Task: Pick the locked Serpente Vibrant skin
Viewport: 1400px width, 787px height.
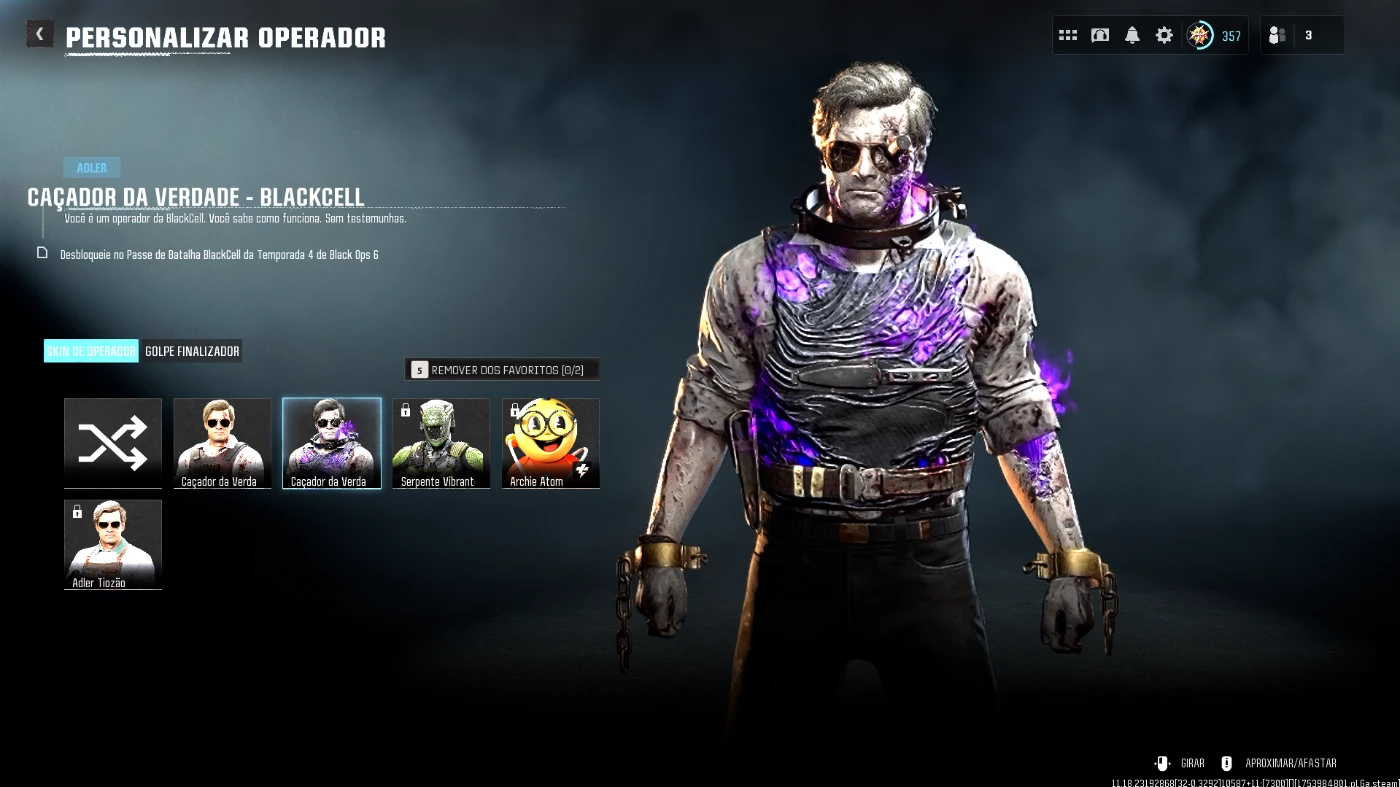Action: tap(441, 443)
